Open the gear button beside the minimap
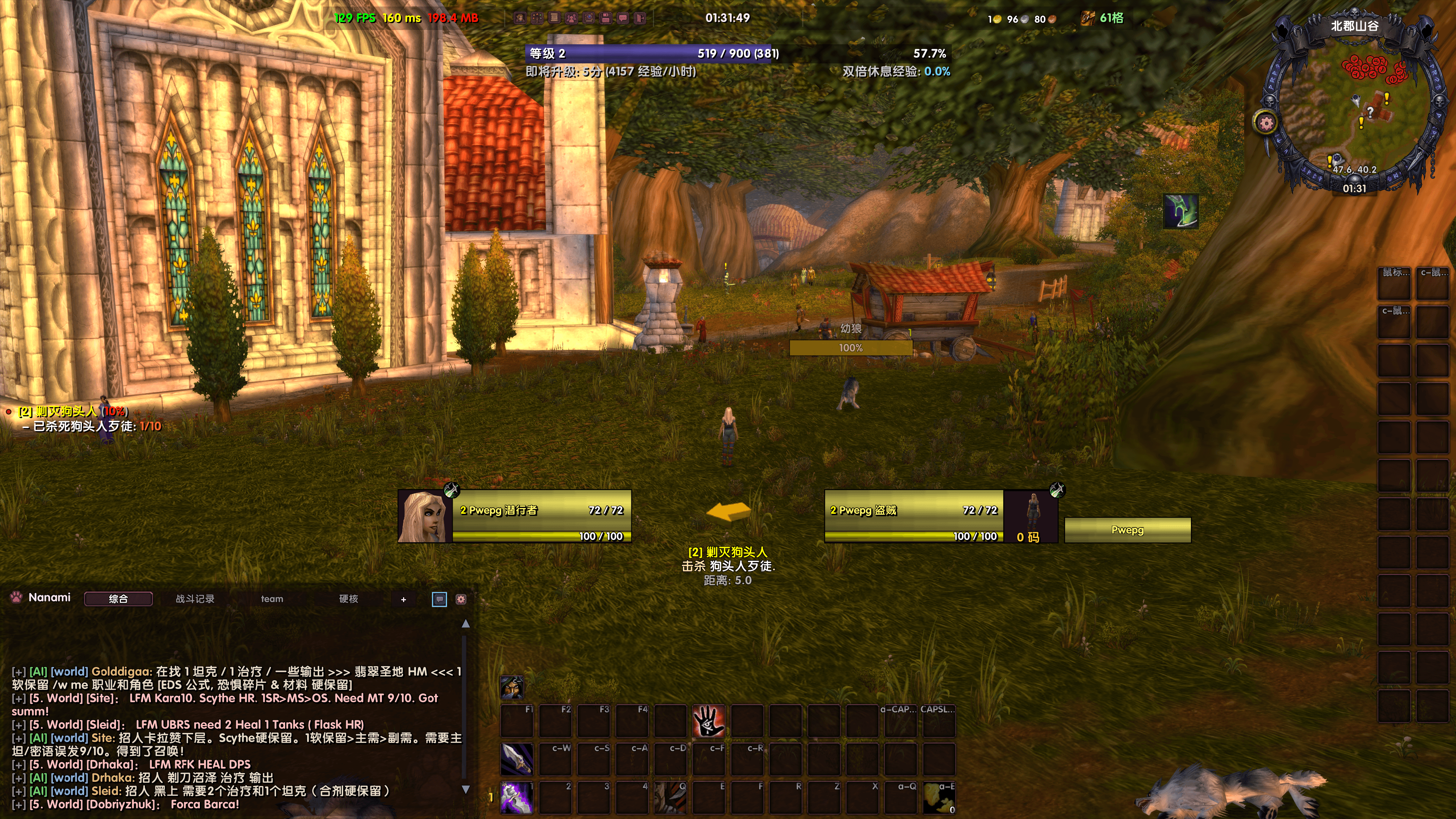Viewport: 1456px width, 819px height. click(x=1266, y=122)
